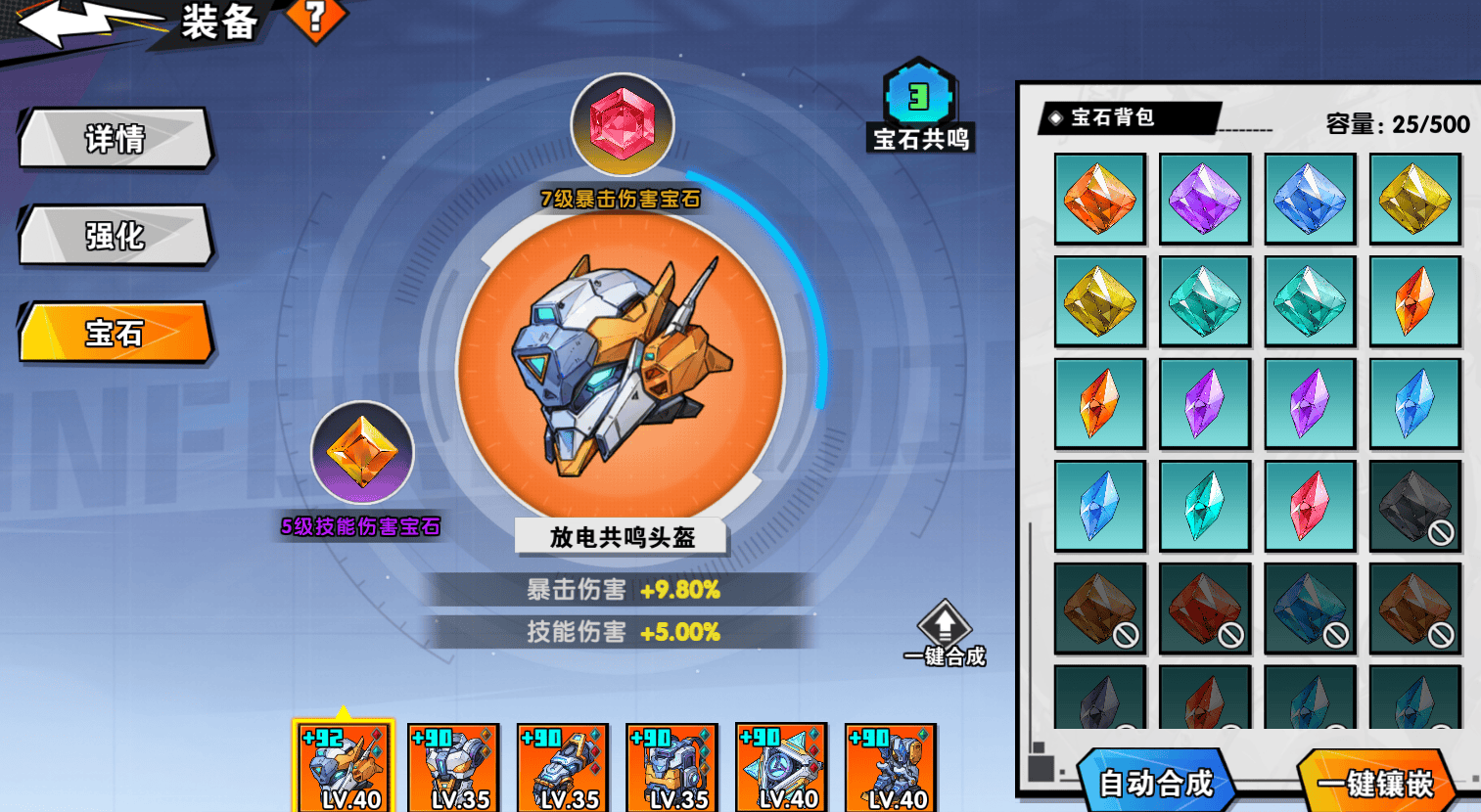Viewport: 1481px width, 812px height.
Task: Switch to the 强化 tab
Action: coord(115,236)
